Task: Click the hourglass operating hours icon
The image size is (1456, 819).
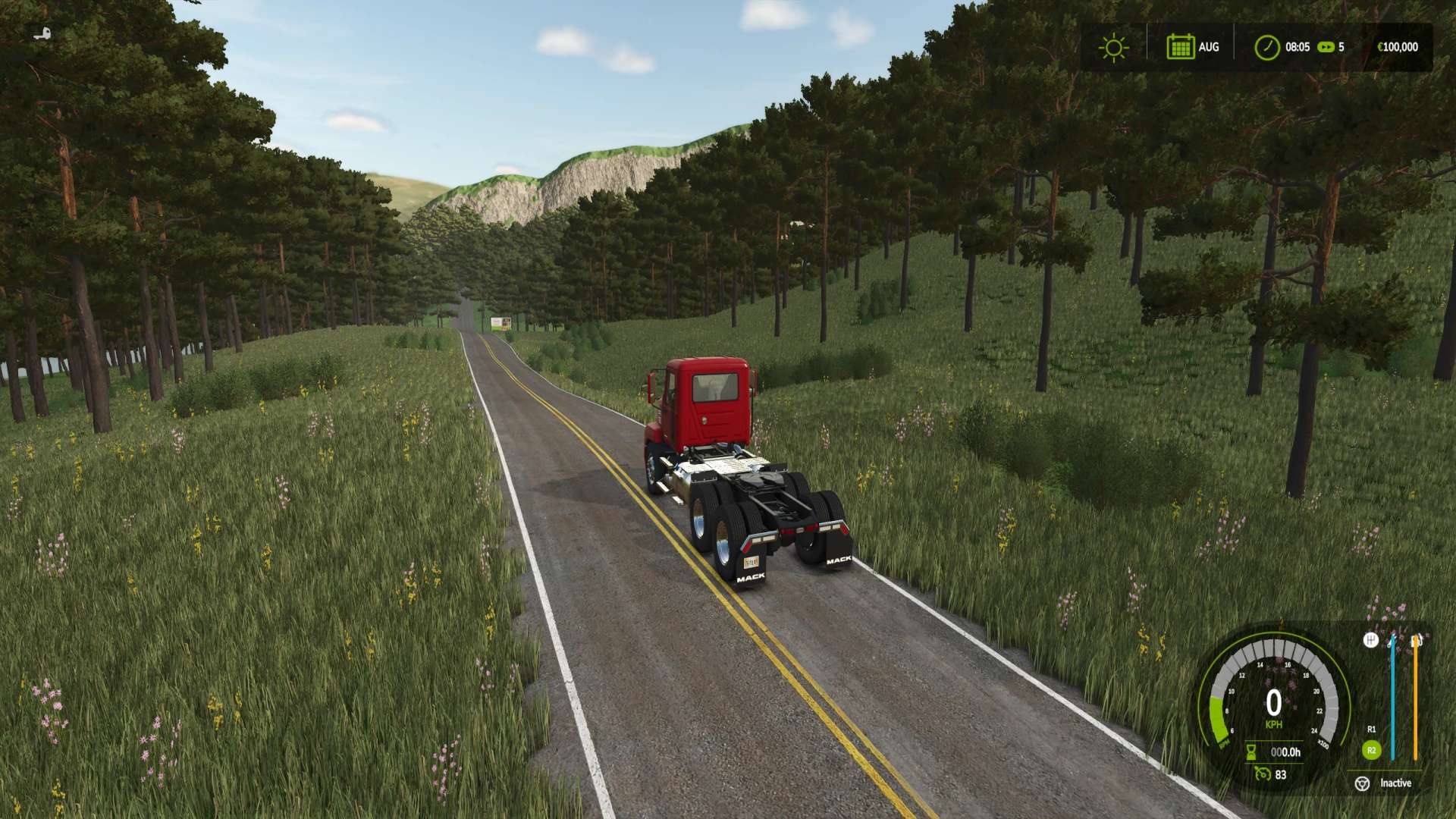Action: 1251,752
